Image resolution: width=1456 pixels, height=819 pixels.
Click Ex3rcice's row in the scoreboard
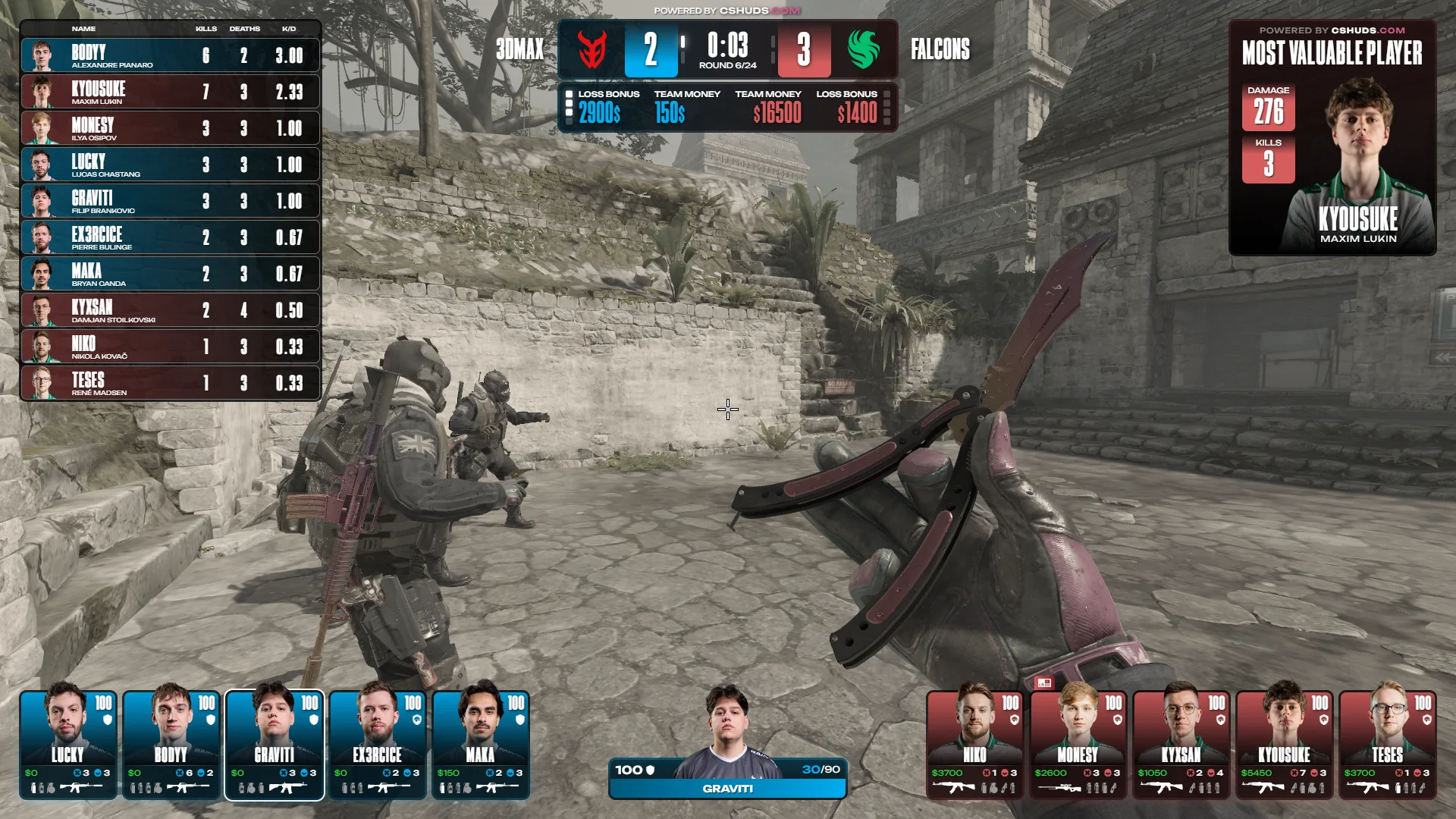coord(171,237)
